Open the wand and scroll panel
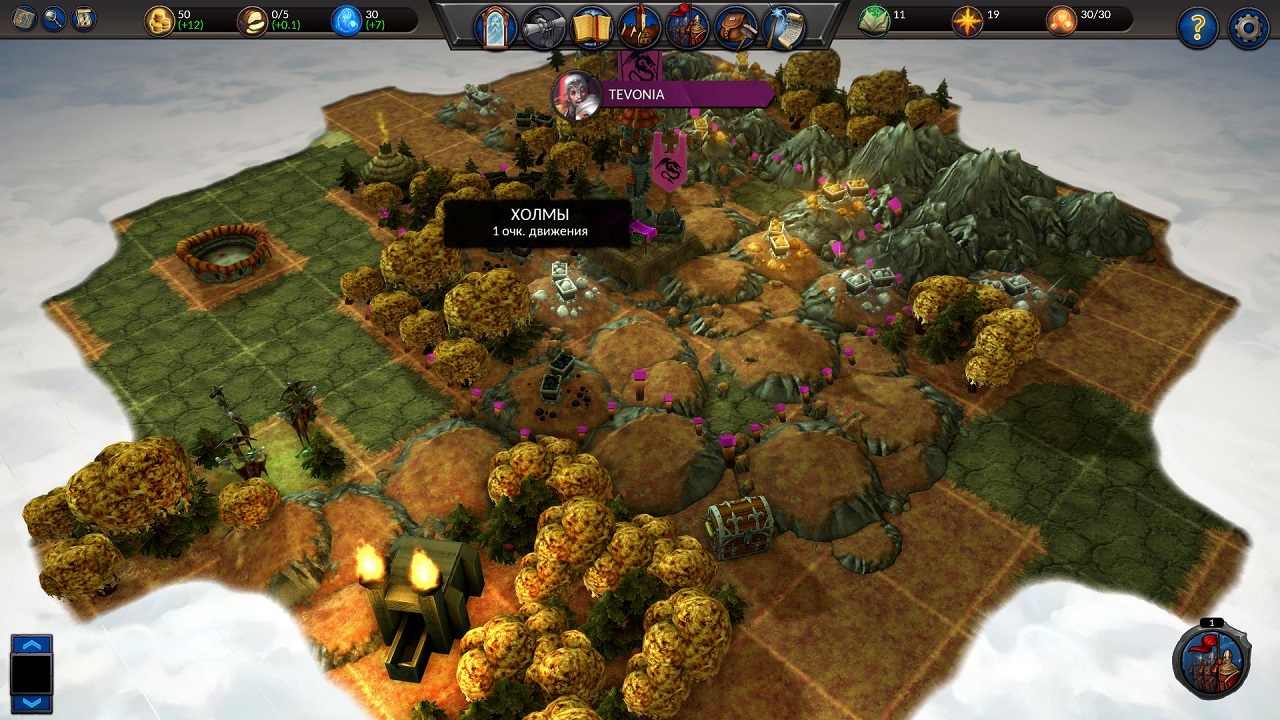 pyautogui.click(x=784, y=27)
